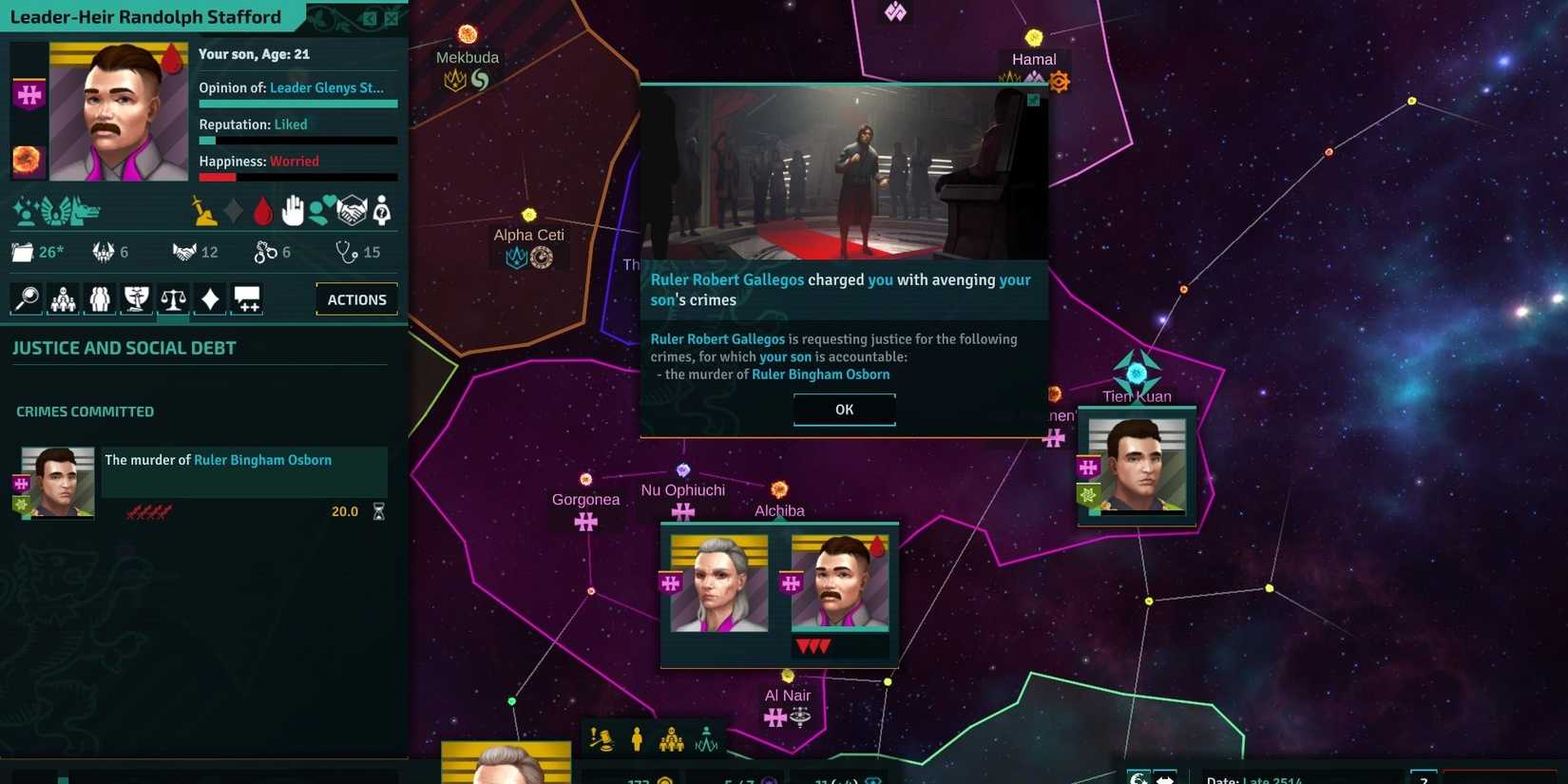Switch to the diamond traits tab

point(209,298)
